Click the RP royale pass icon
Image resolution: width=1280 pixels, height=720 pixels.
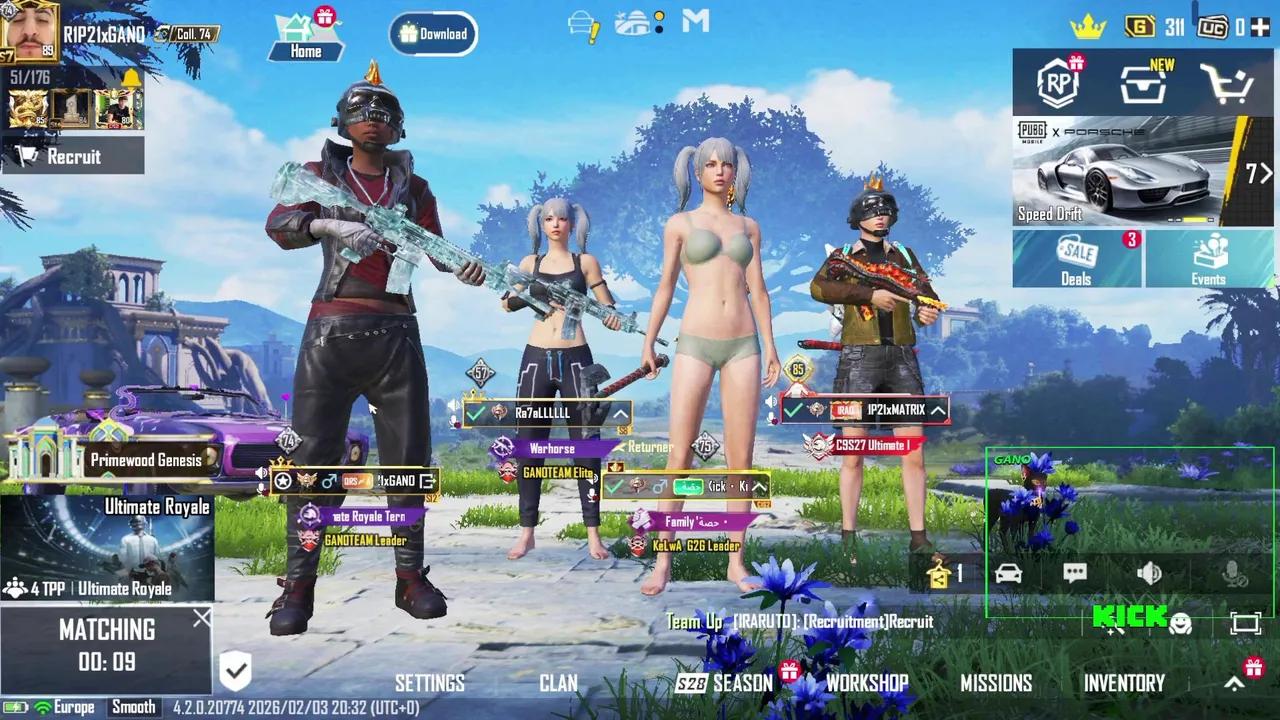click(x=1057, y=84)
